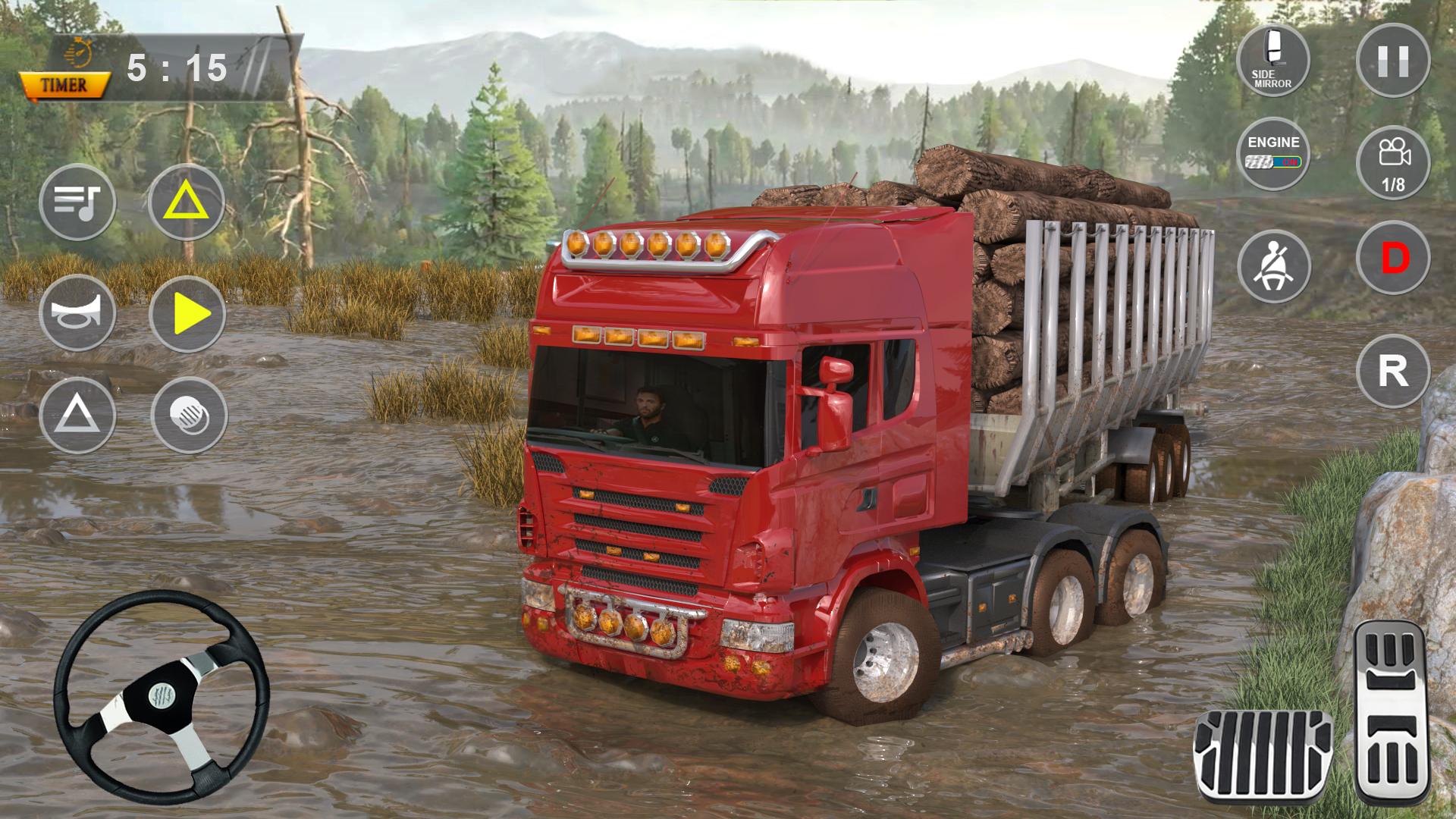Toggle the side mirror view
1456x819 pixels.
(1273, 60)
